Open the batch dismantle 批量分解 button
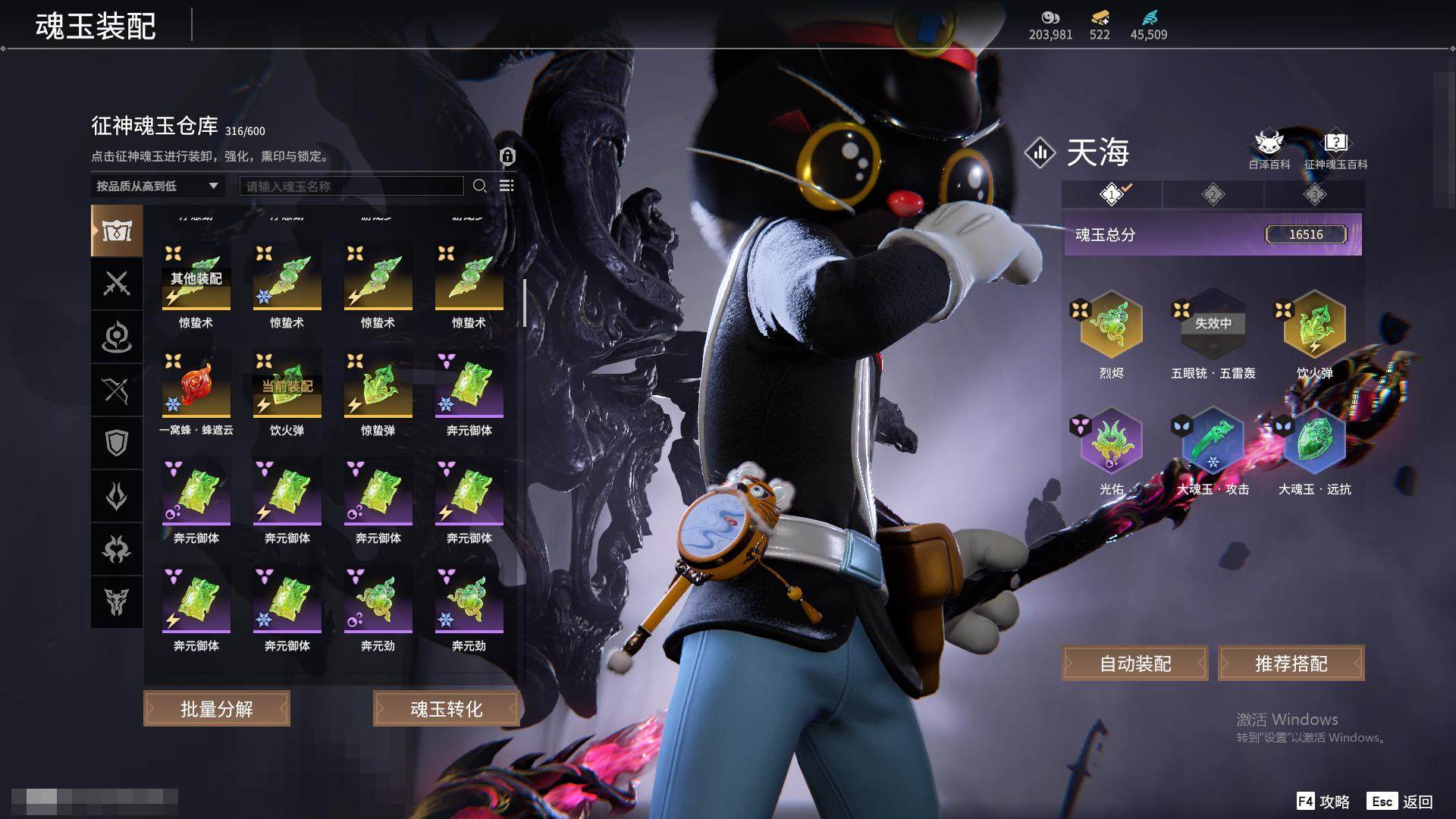This screenshot has width=1456, height=819. 217,709
